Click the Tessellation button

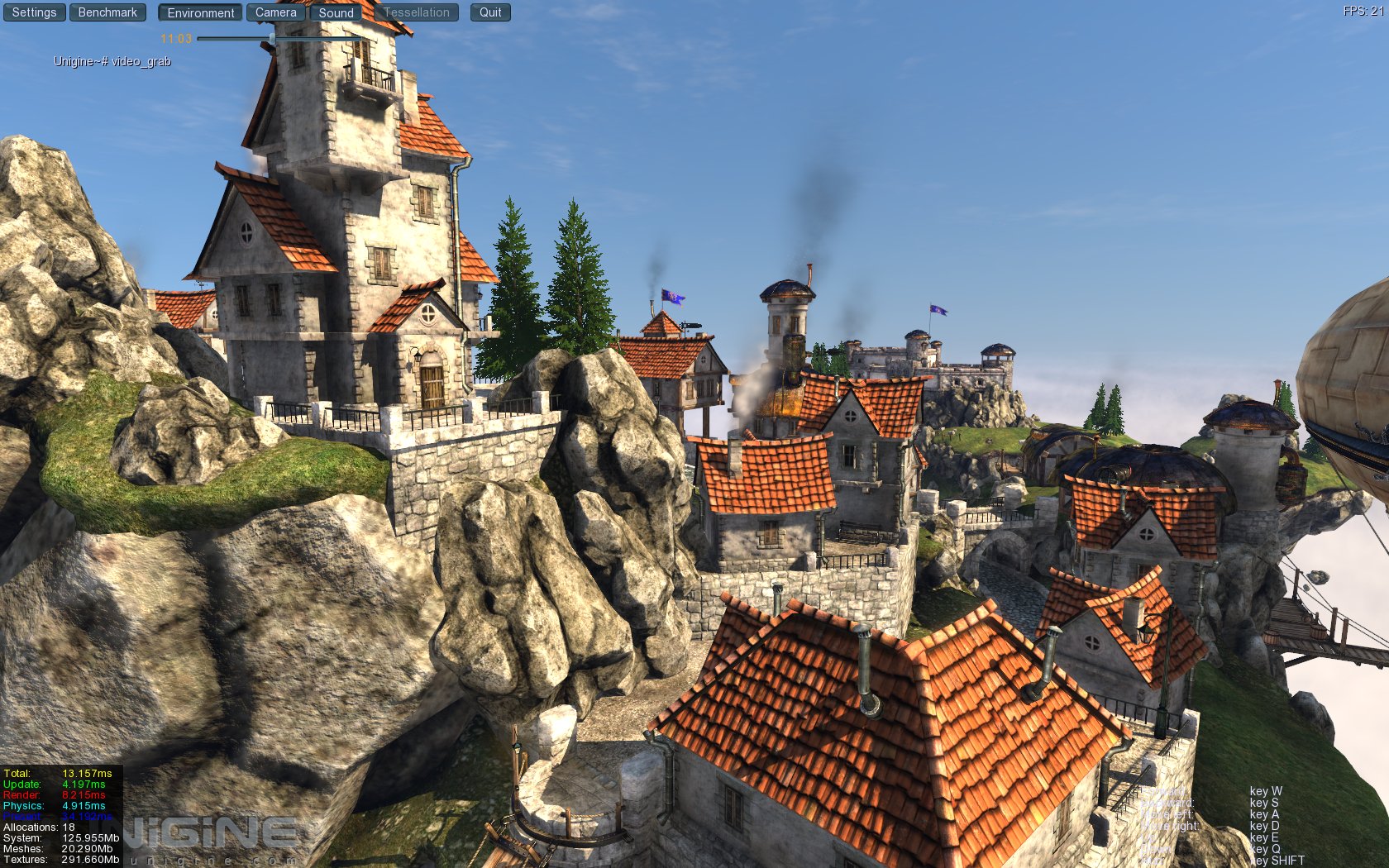[416, 12]
